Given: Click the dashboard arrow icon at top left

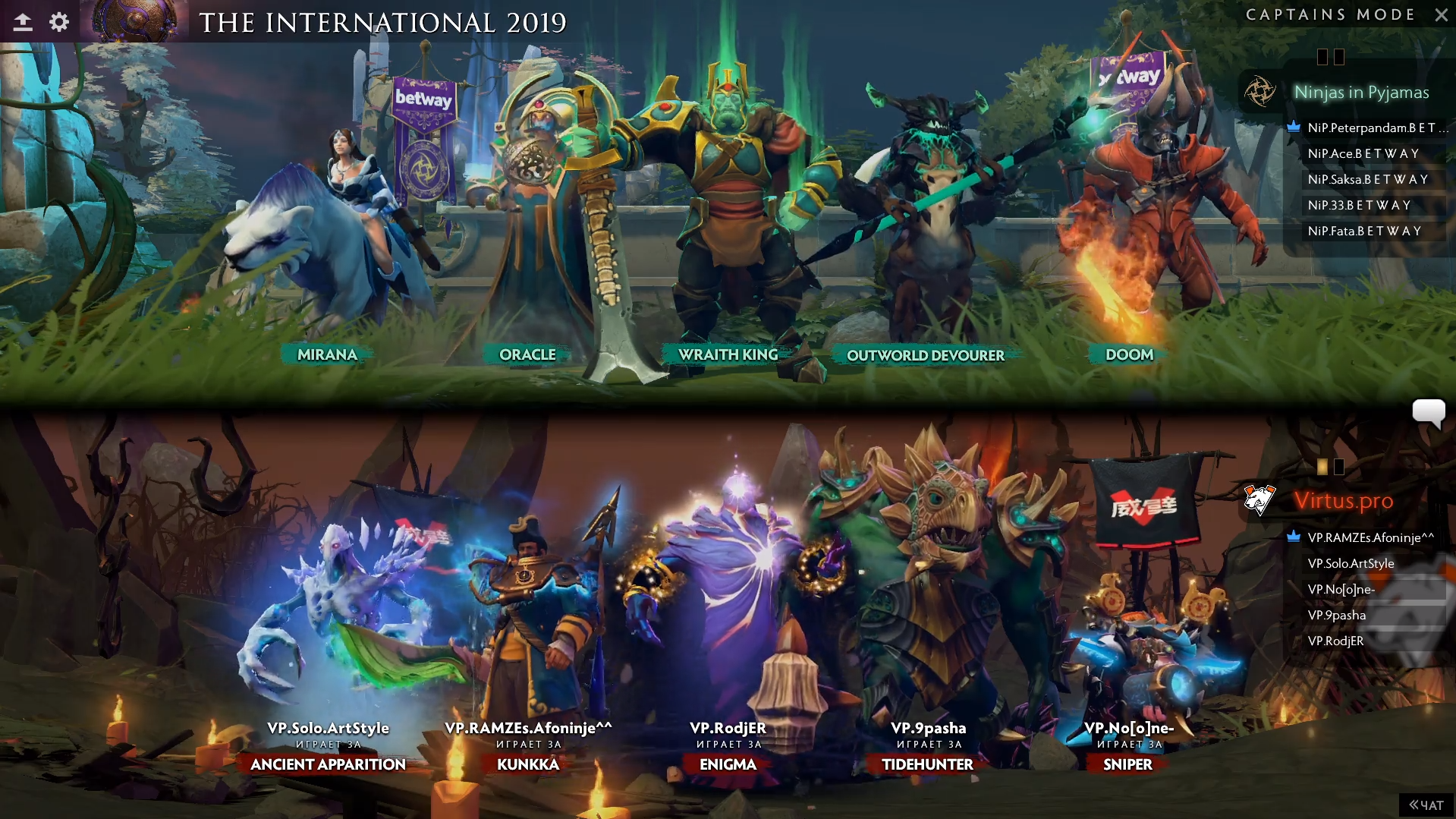Looking at the screenshot, I should point(23,22).
